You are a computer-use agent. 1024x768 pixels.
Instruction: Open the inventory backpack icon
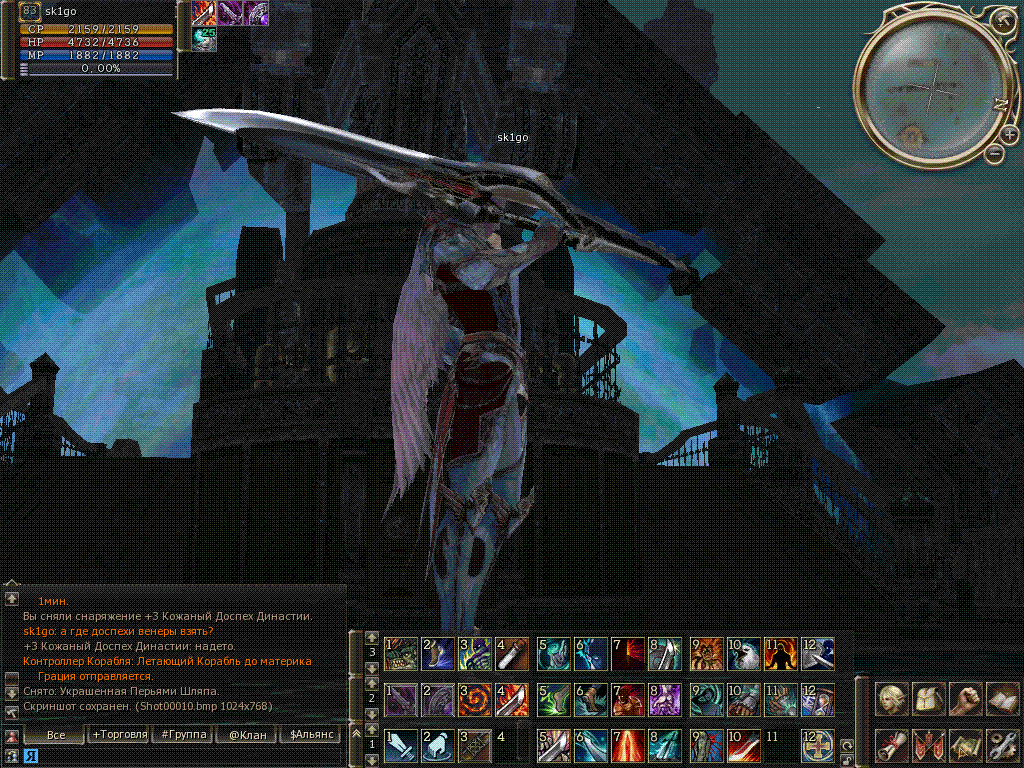click(x=929, y=699)
